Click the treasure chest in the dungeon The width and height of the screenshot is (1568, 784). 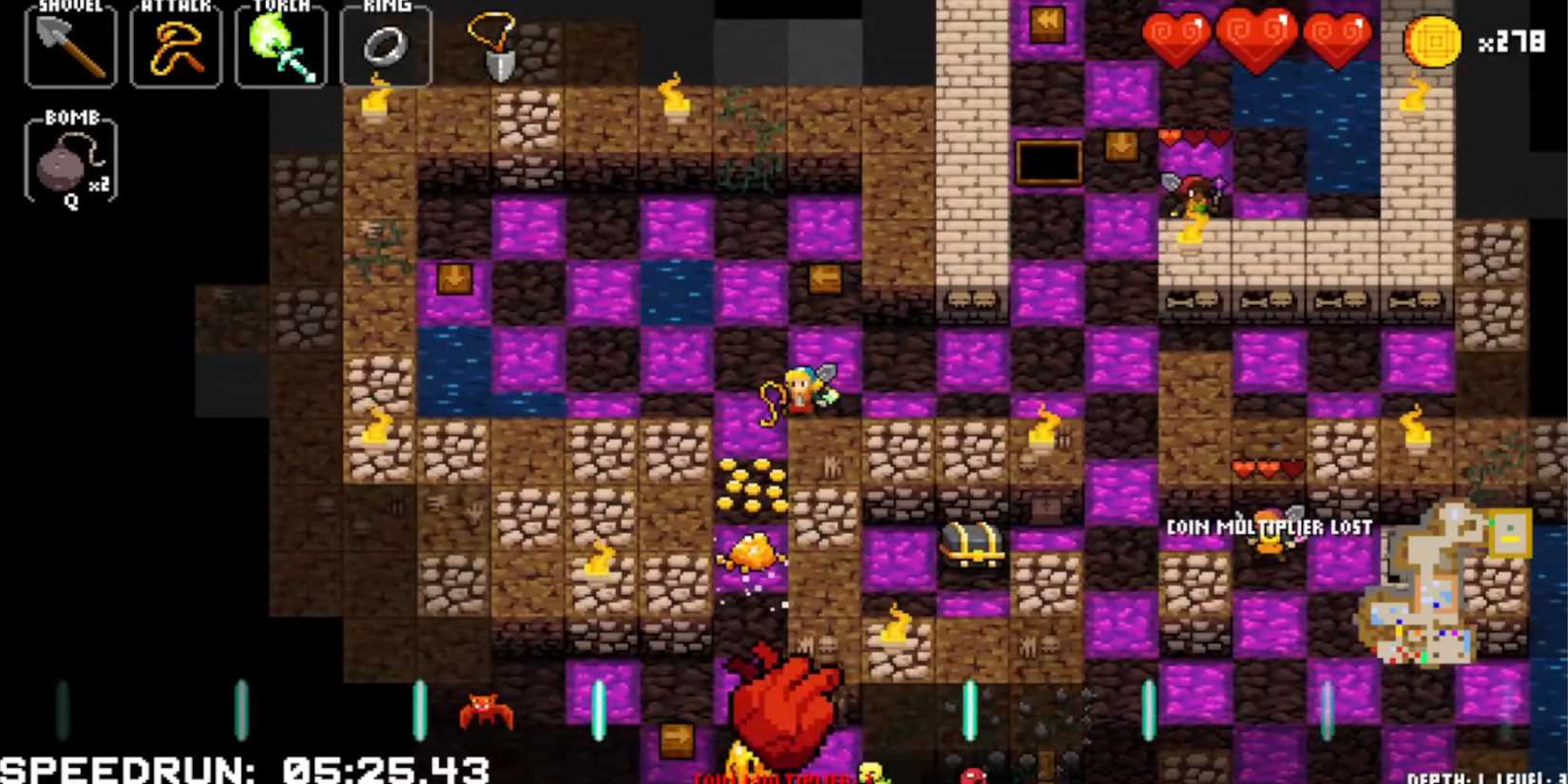coord(971,542)
